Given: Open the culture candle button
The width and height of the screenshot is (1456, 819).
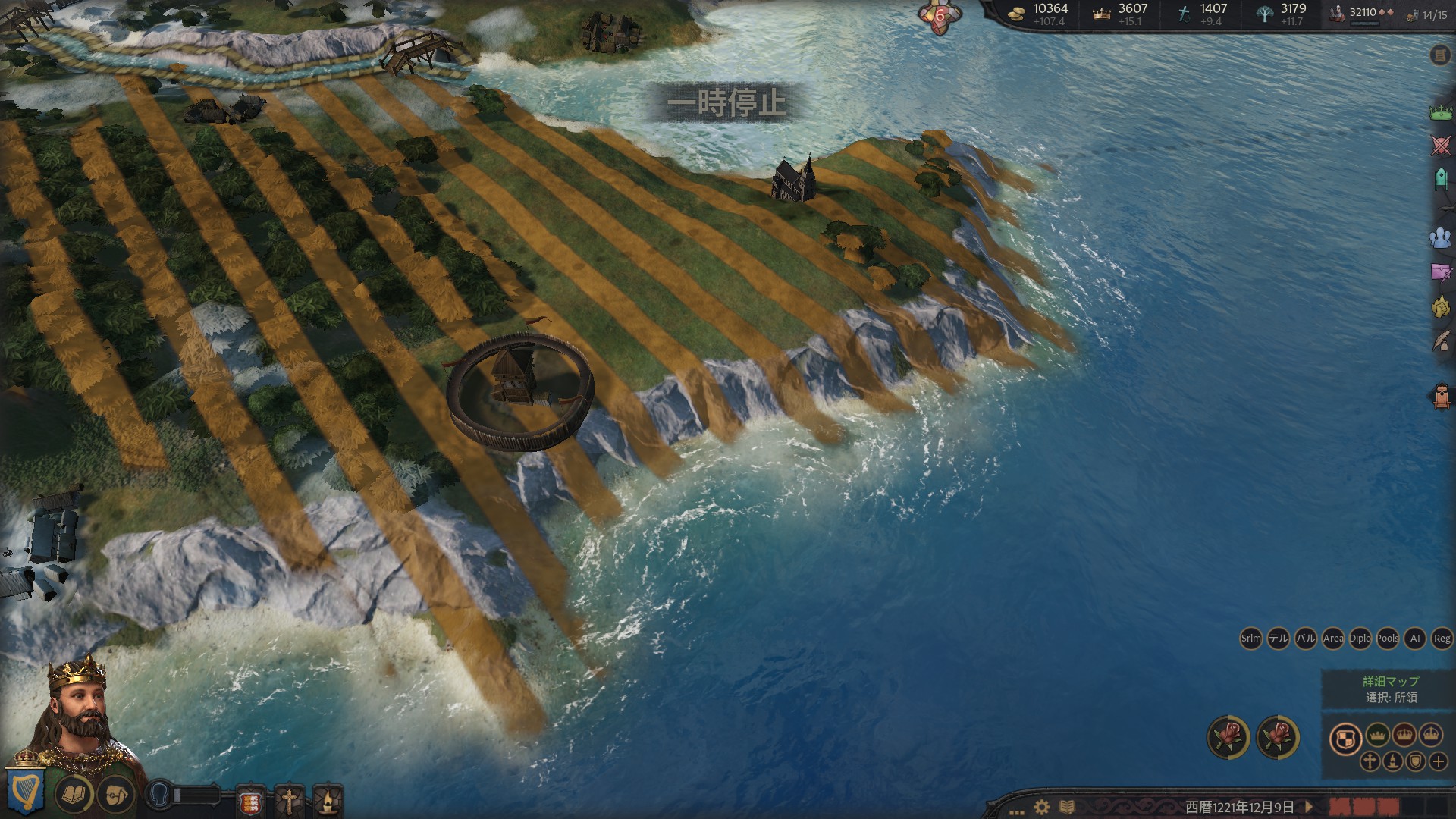Looking at the screenshot, I should (x=327, y=802).
